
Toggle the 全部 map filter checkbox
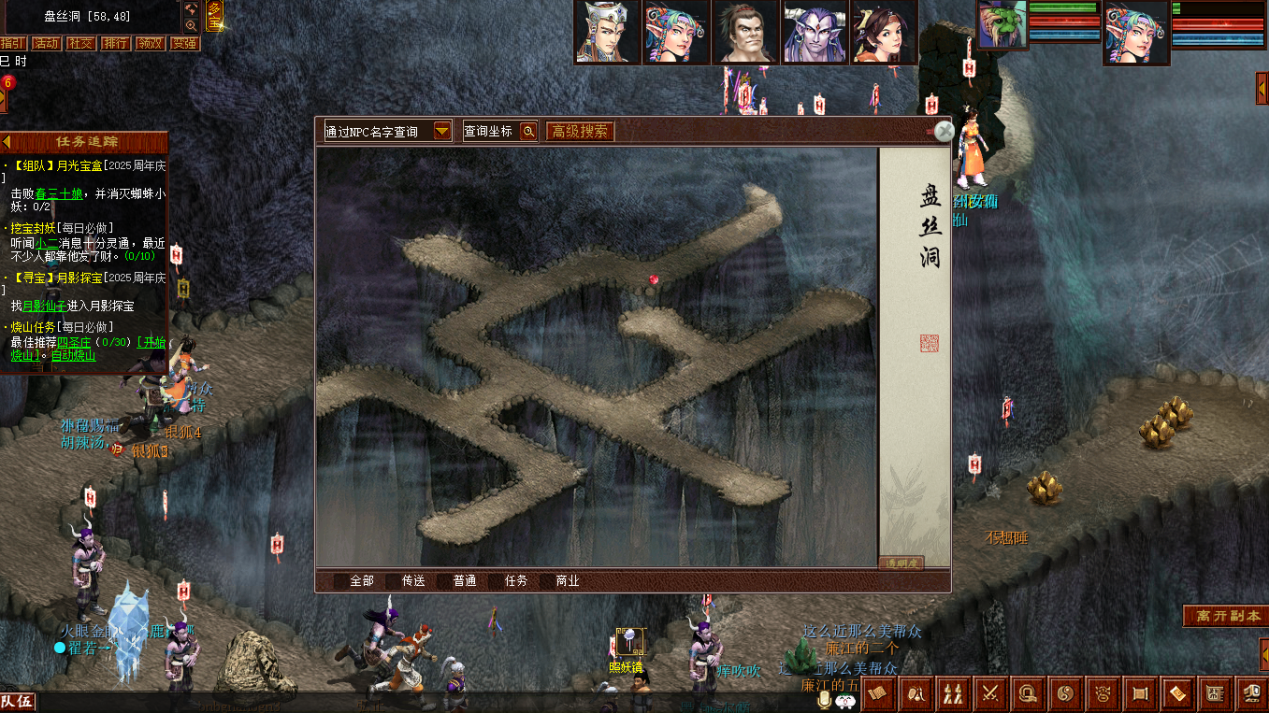click(342, 581)
